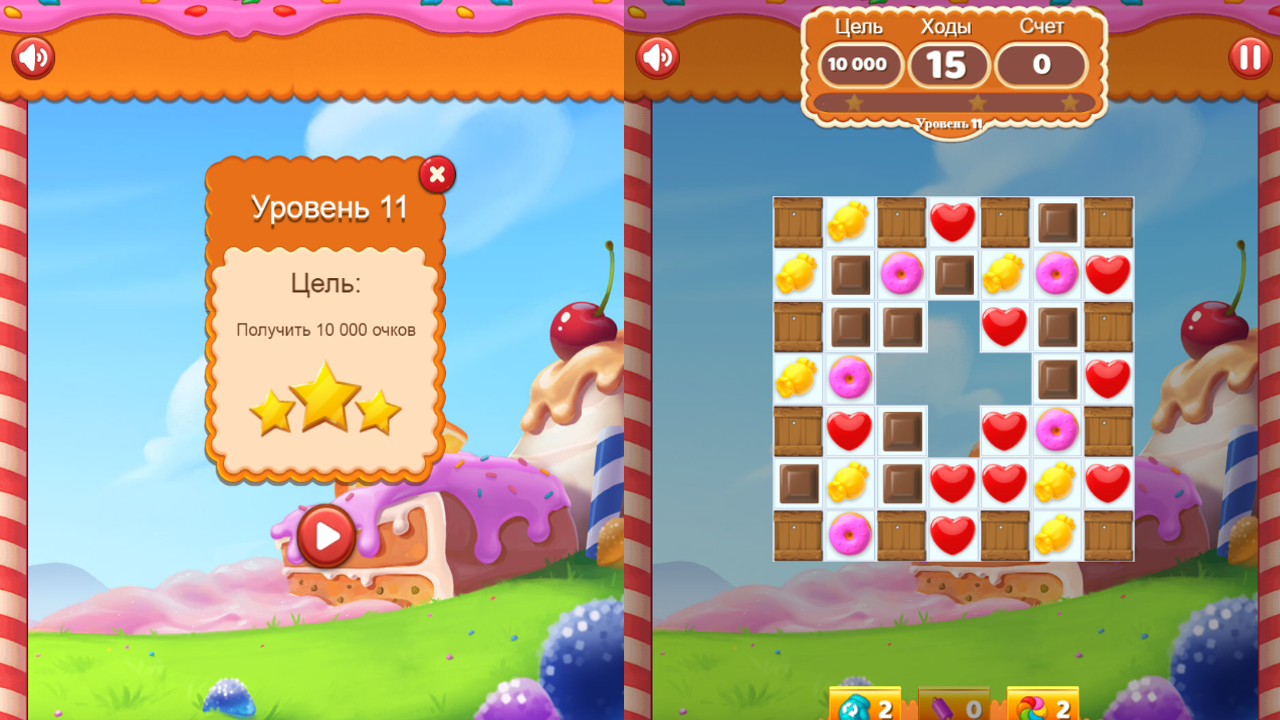Click the Ходы moves counter showing 15
Screen dimensions: 1280x720
(x=949, y=65)
